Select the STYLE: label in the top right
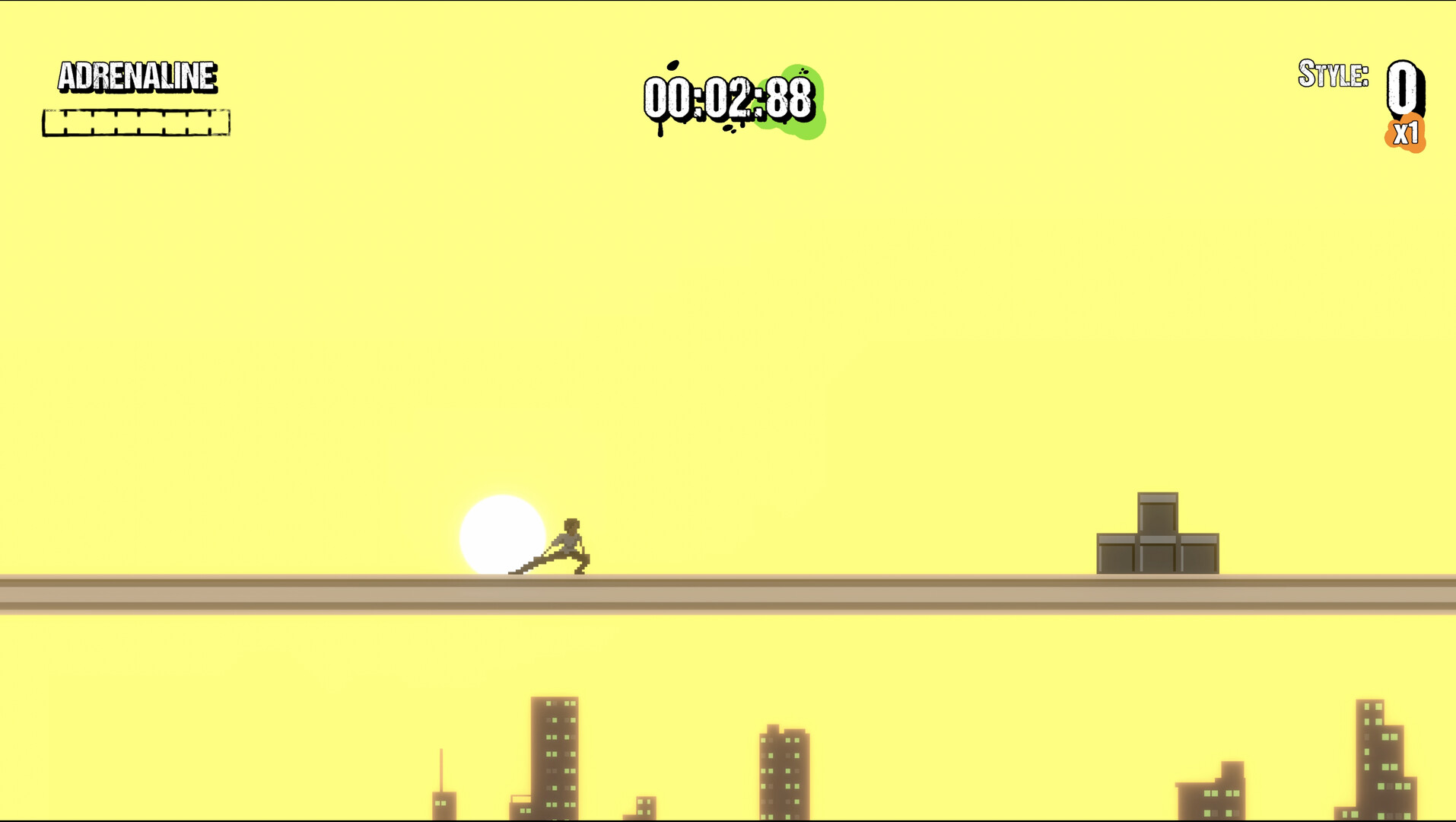Viewport: 1456px width, 822px height. point(1333,75)
